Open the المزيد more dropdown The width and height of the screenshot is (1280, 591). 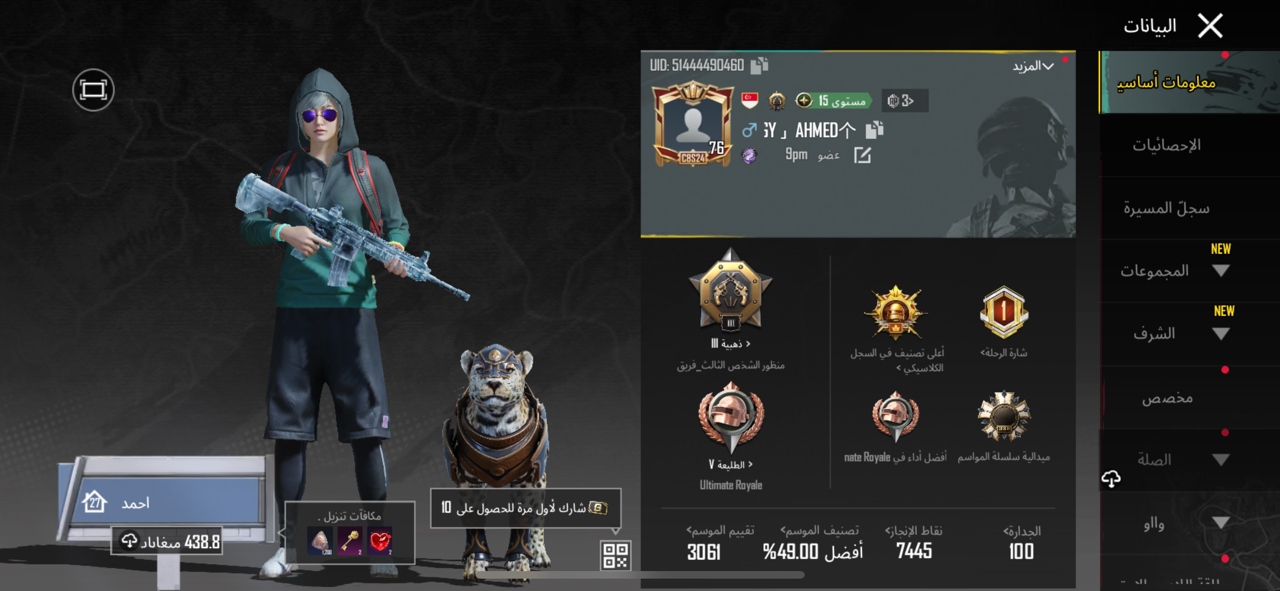(1034, 66)
